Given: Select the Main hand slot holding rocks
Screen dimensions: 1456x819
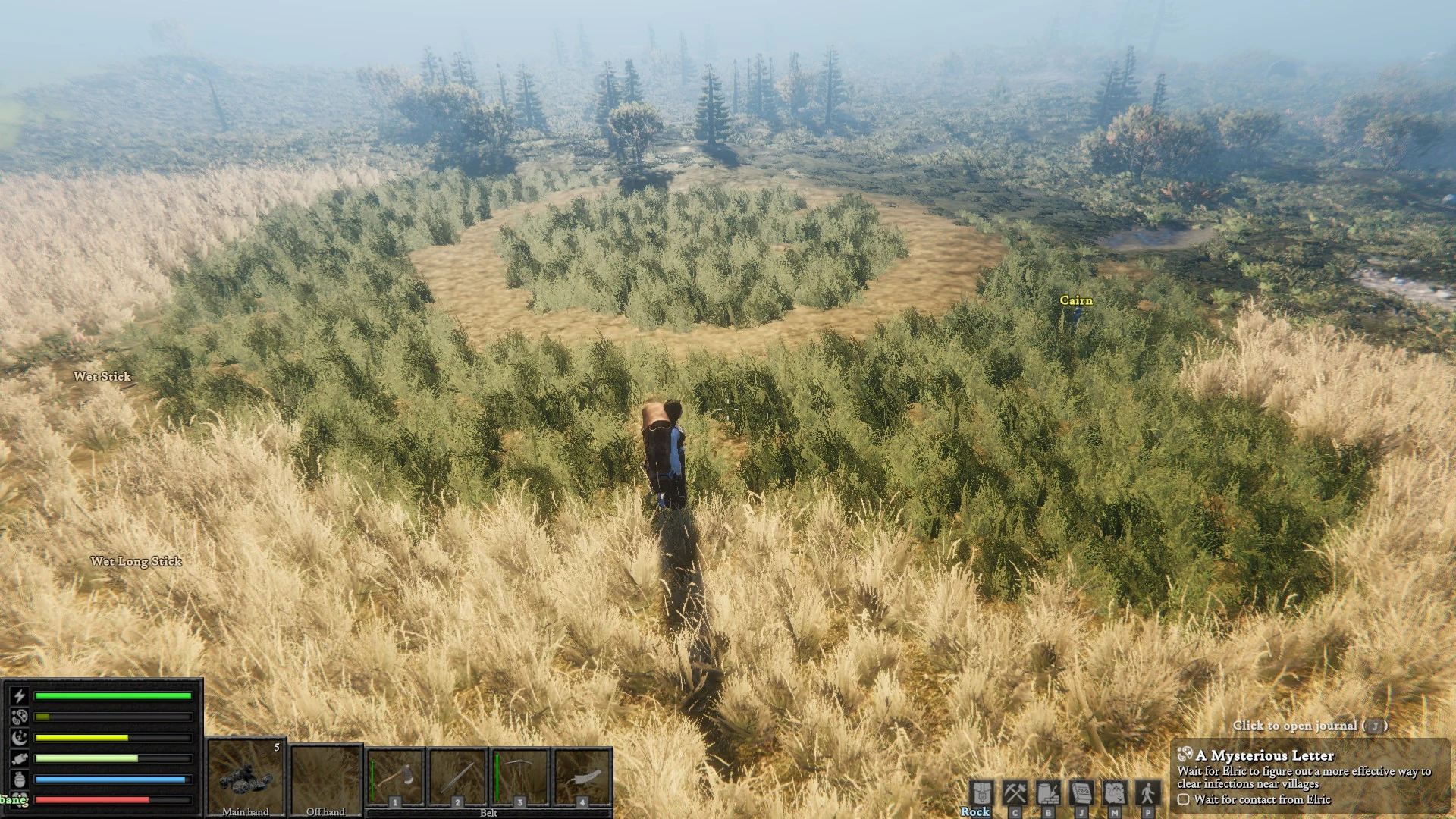Looking at the screenshot, I should (246, 777).
